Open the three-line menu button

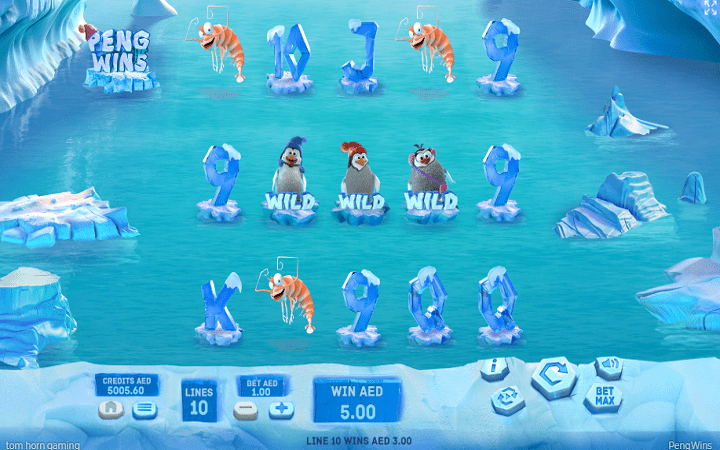(x=145, y=409)
